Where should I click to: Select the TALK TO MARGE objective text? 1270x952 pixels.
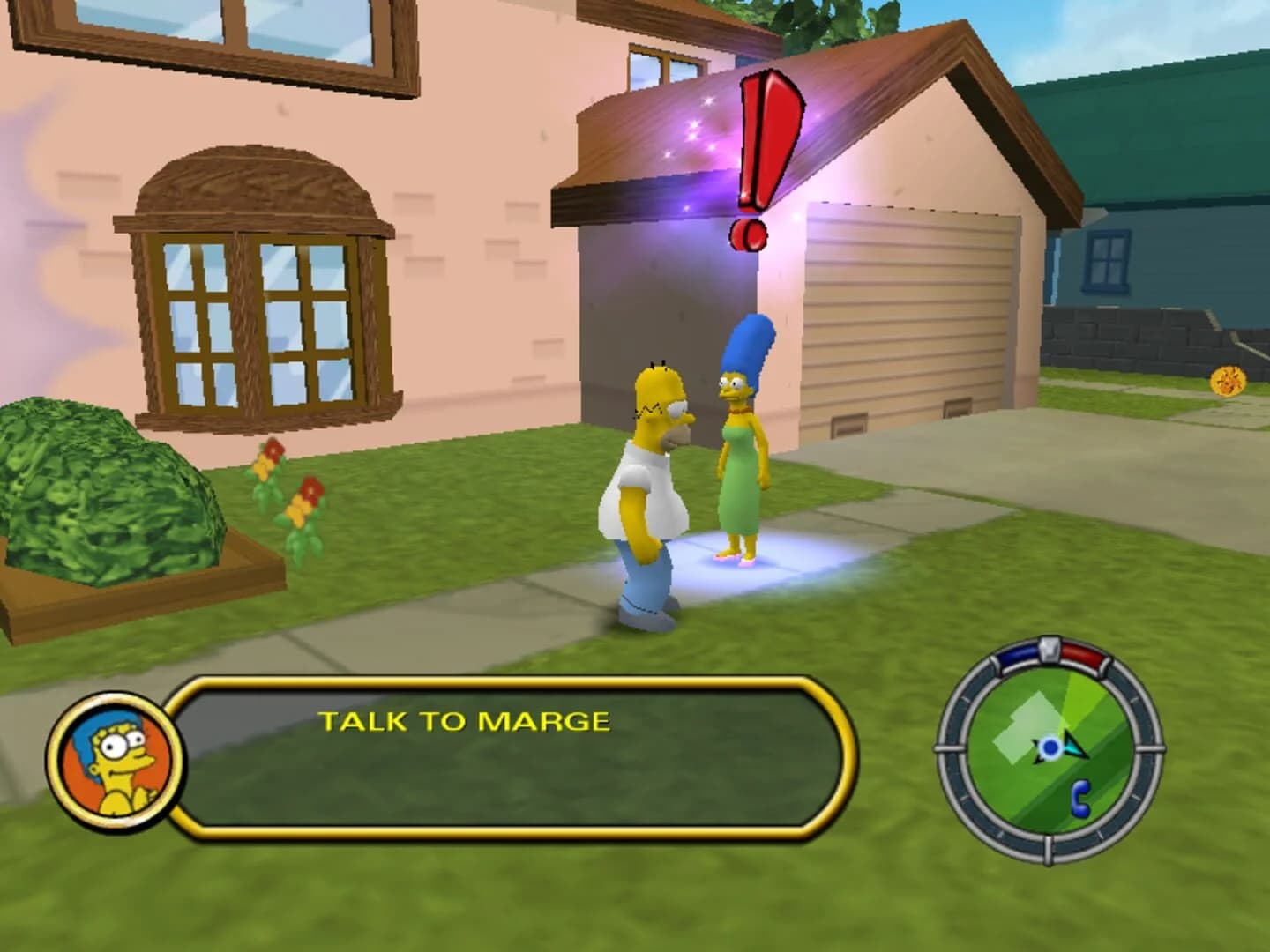[465, 719]
